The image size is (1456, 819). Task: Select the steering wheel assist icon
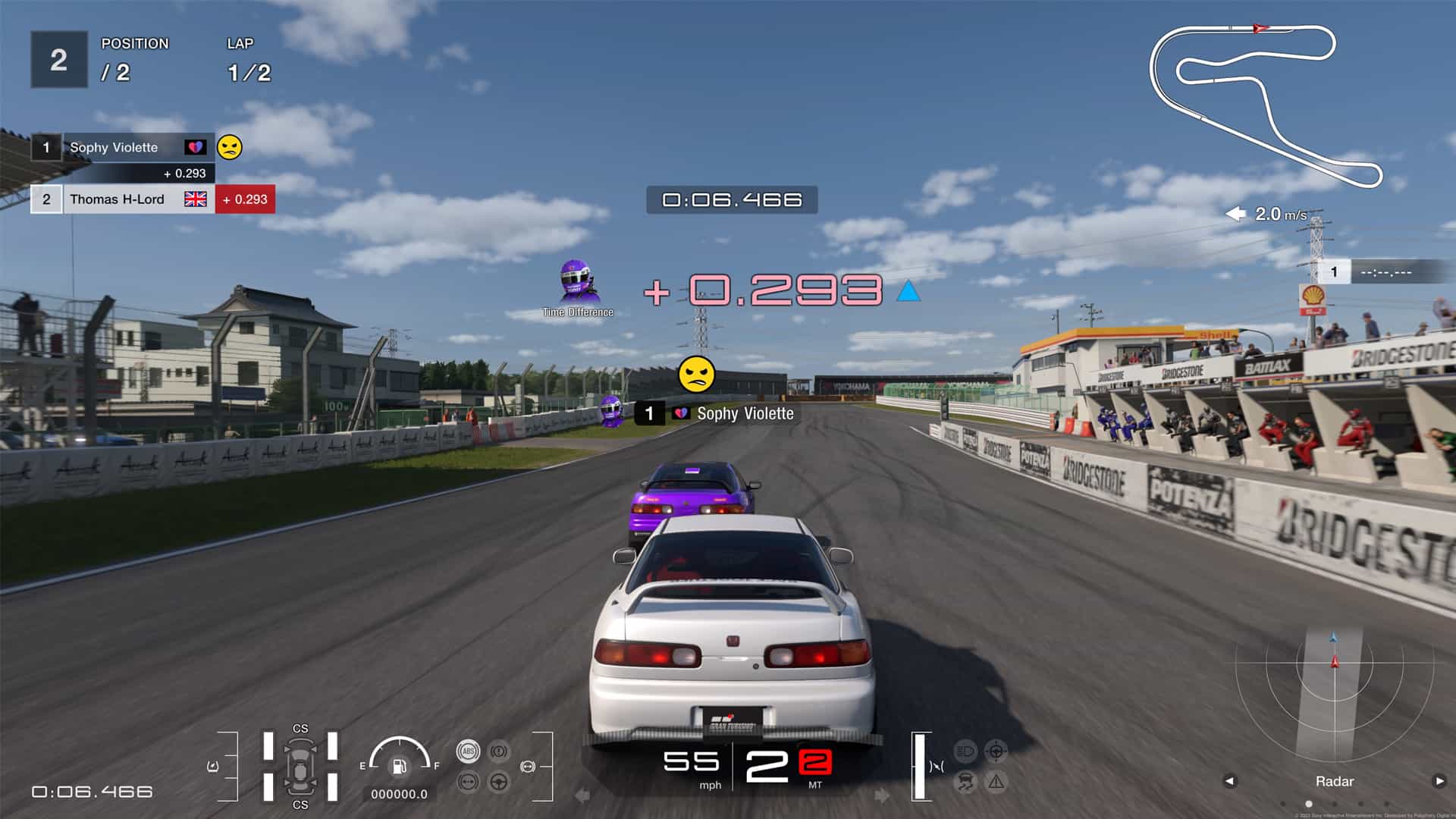[x=497, y=781]
